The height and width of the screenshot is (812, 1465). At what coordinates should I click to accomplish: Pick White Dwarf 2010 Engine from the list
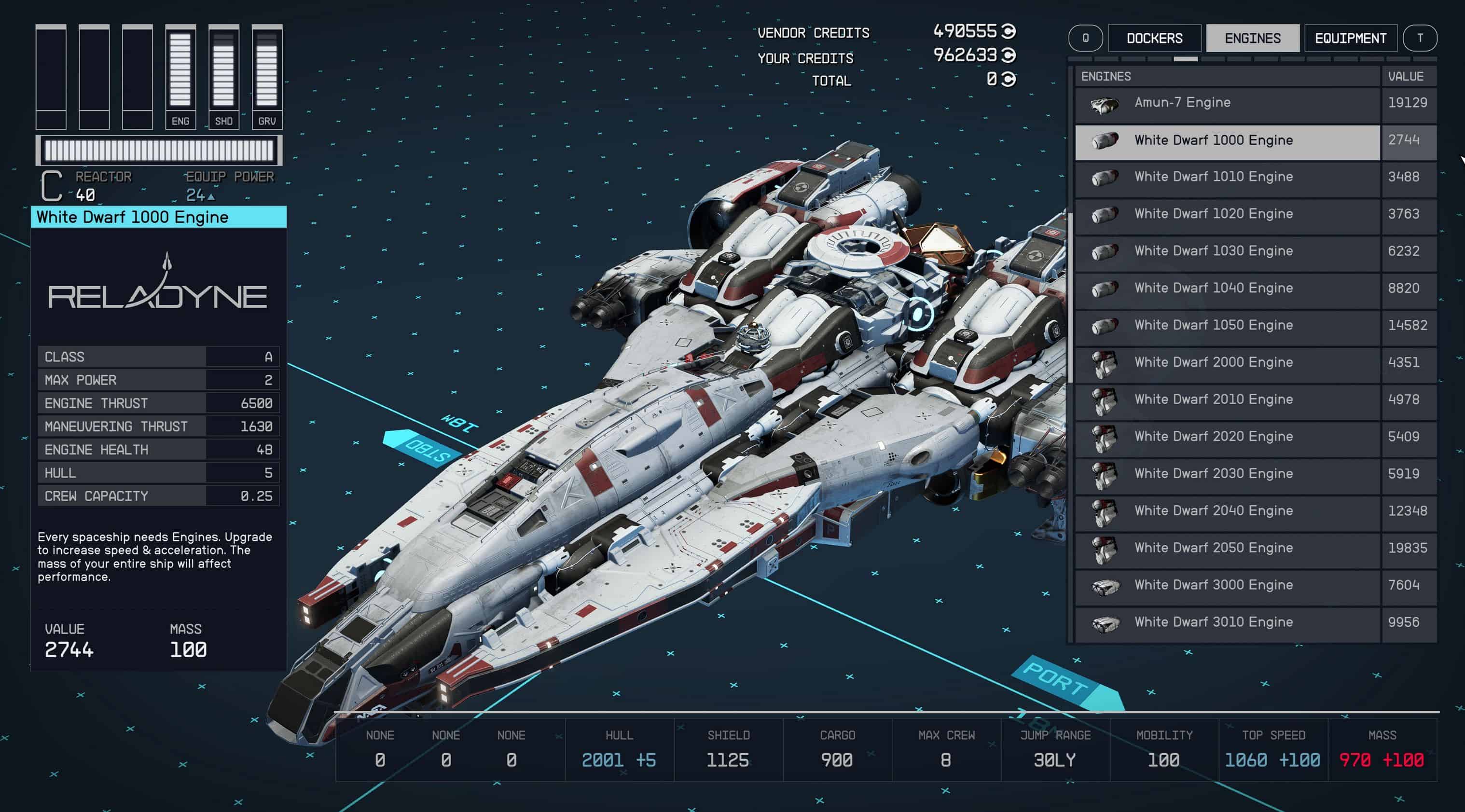point(1227,399)
